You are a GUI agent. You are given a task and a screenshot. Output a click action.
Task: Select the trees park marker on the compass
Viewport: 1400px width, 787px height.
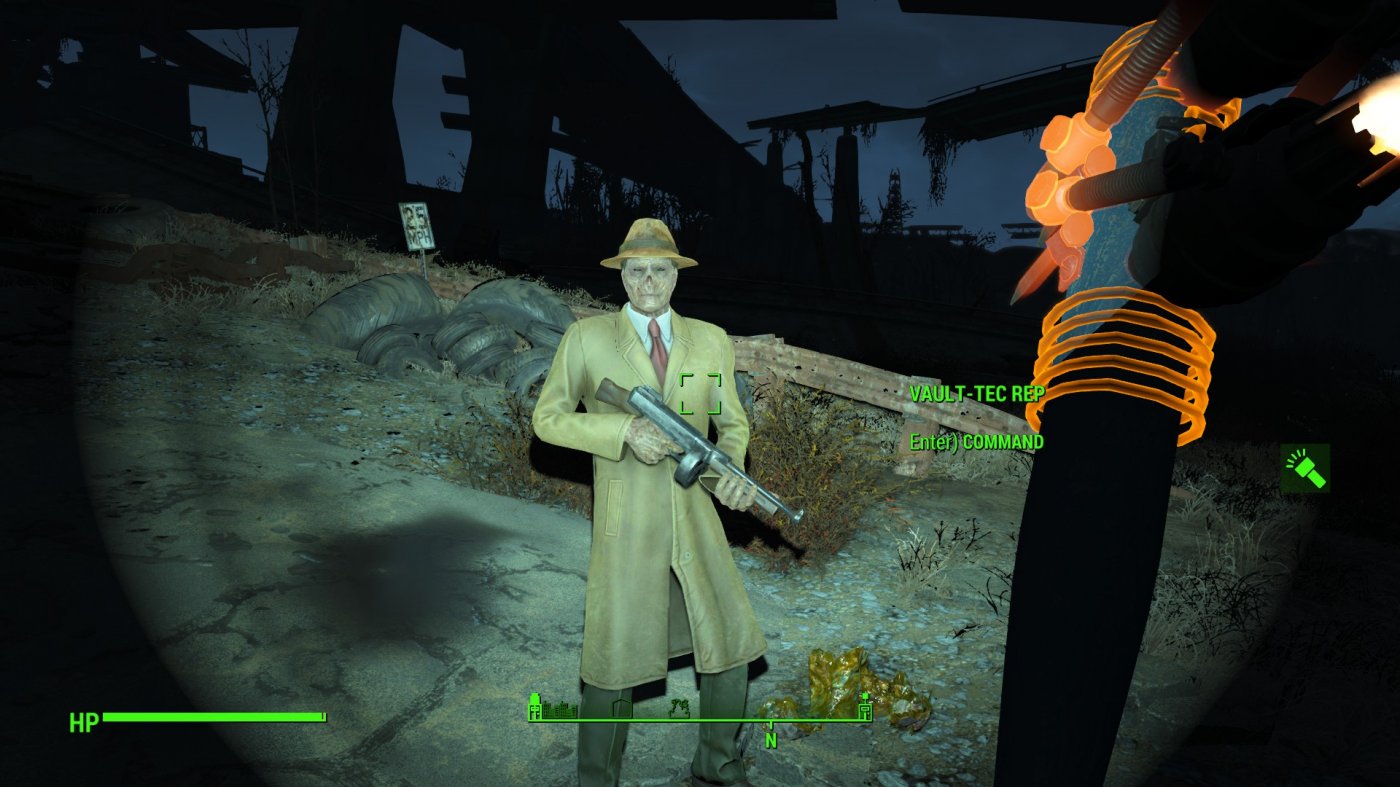[681, 710]
